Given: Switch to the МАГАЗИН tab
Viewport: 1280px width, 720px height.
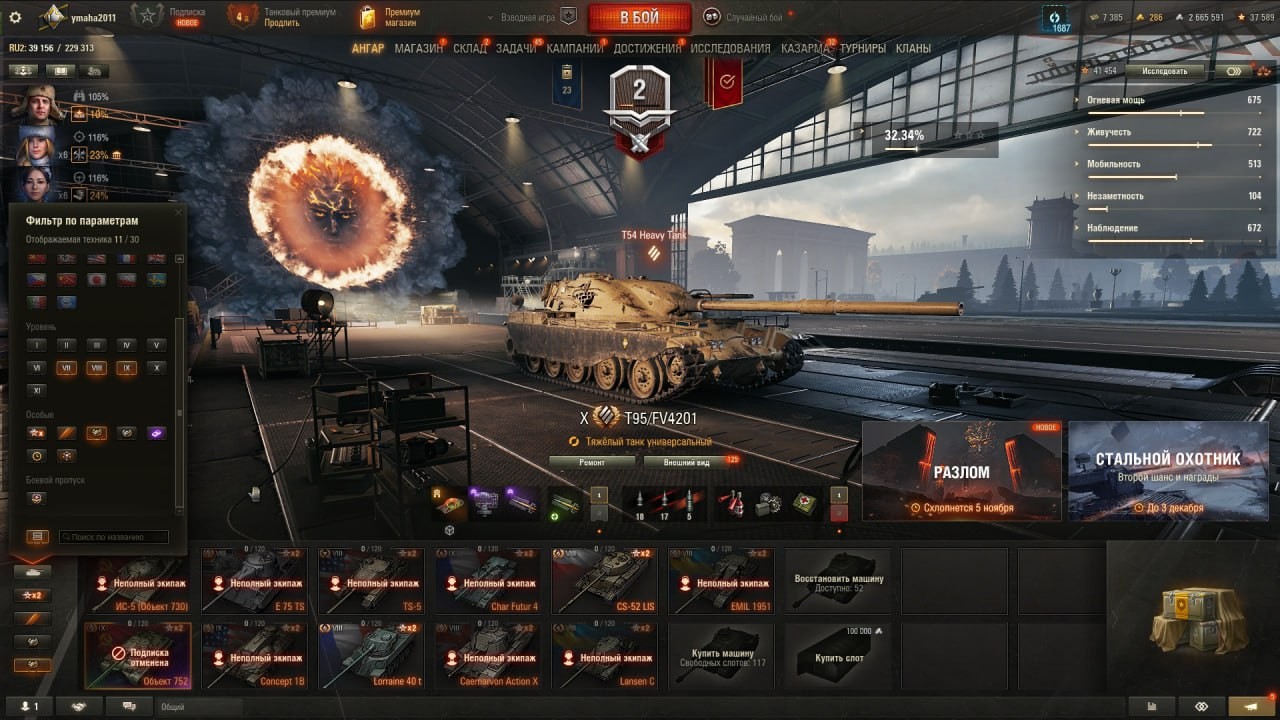Looking at the screenshot, I should tap(418, 48).
